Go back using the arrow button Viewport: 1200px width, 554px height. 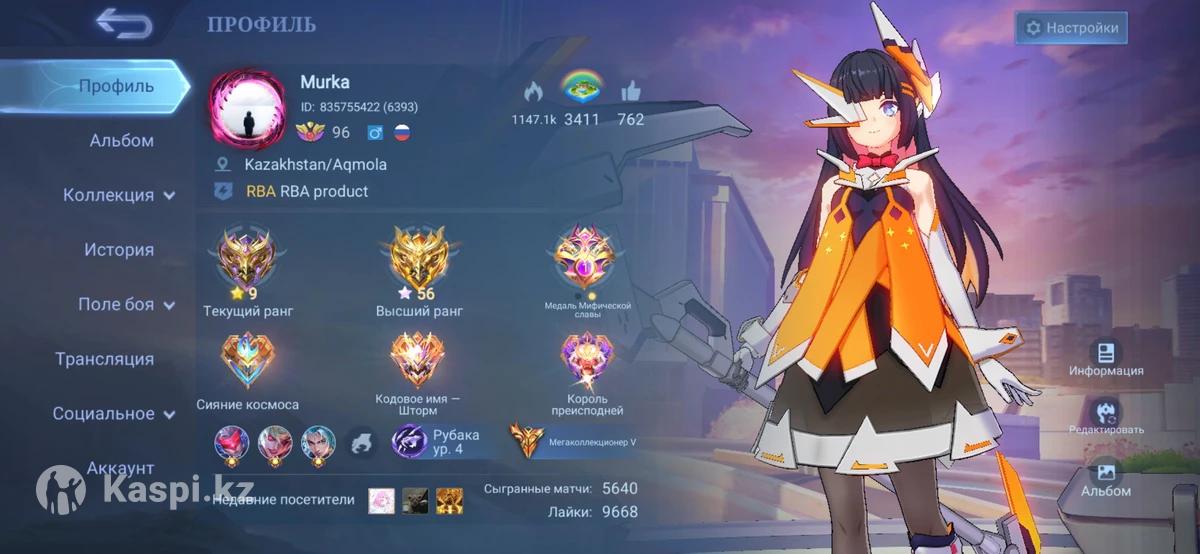point(124,24)
